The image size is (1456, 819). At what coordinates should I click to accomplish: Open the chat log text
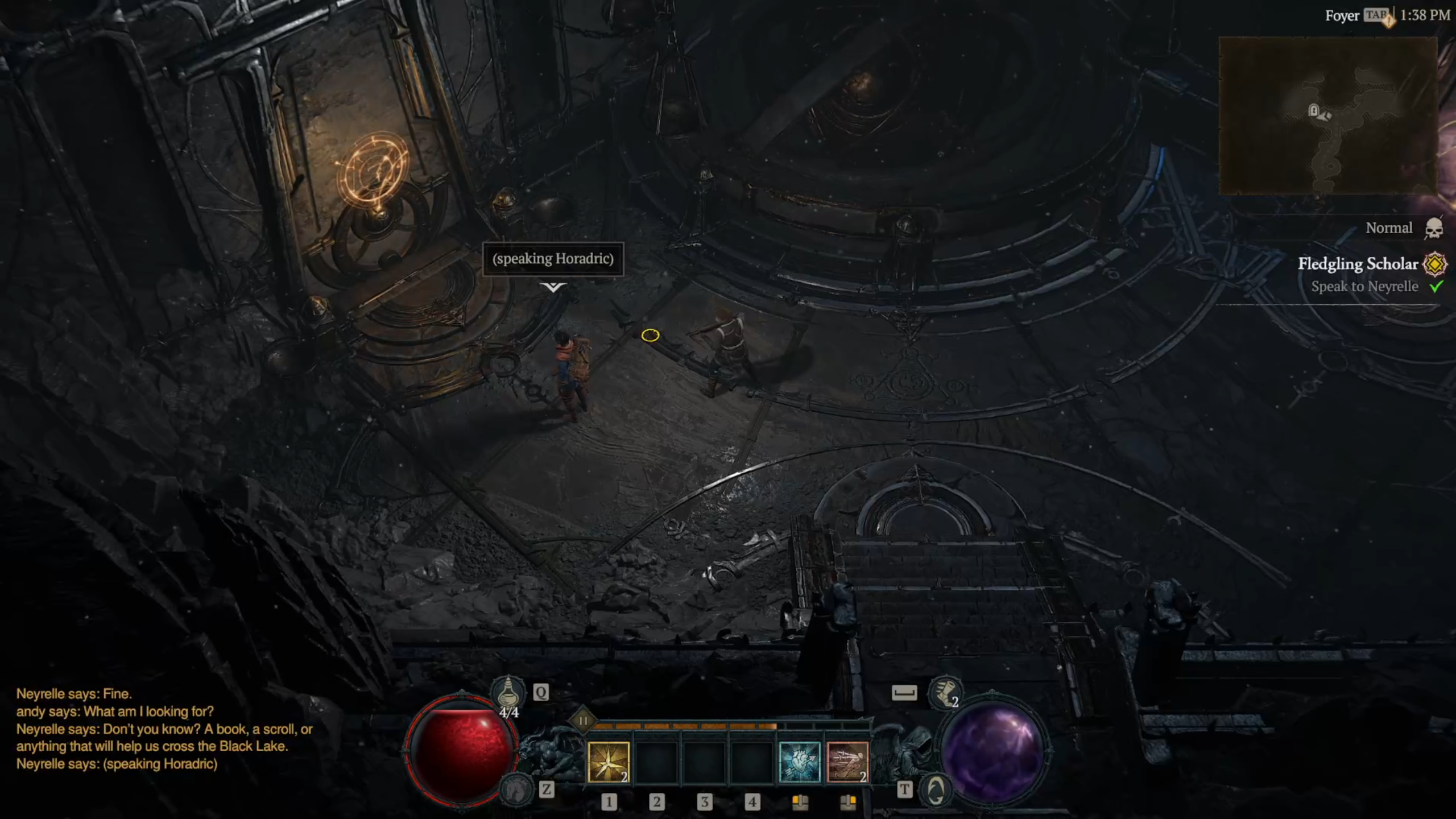(x=164, y=729)
